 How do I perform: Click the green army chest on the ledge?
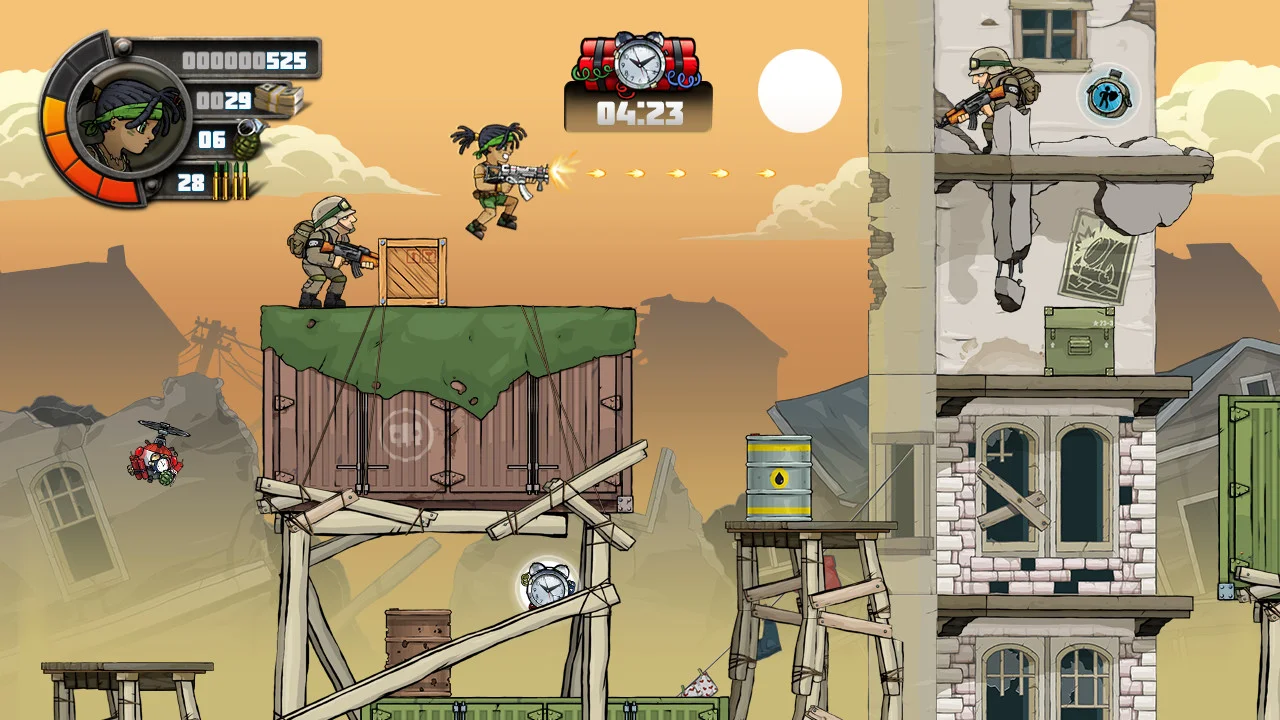(1078, 343)
